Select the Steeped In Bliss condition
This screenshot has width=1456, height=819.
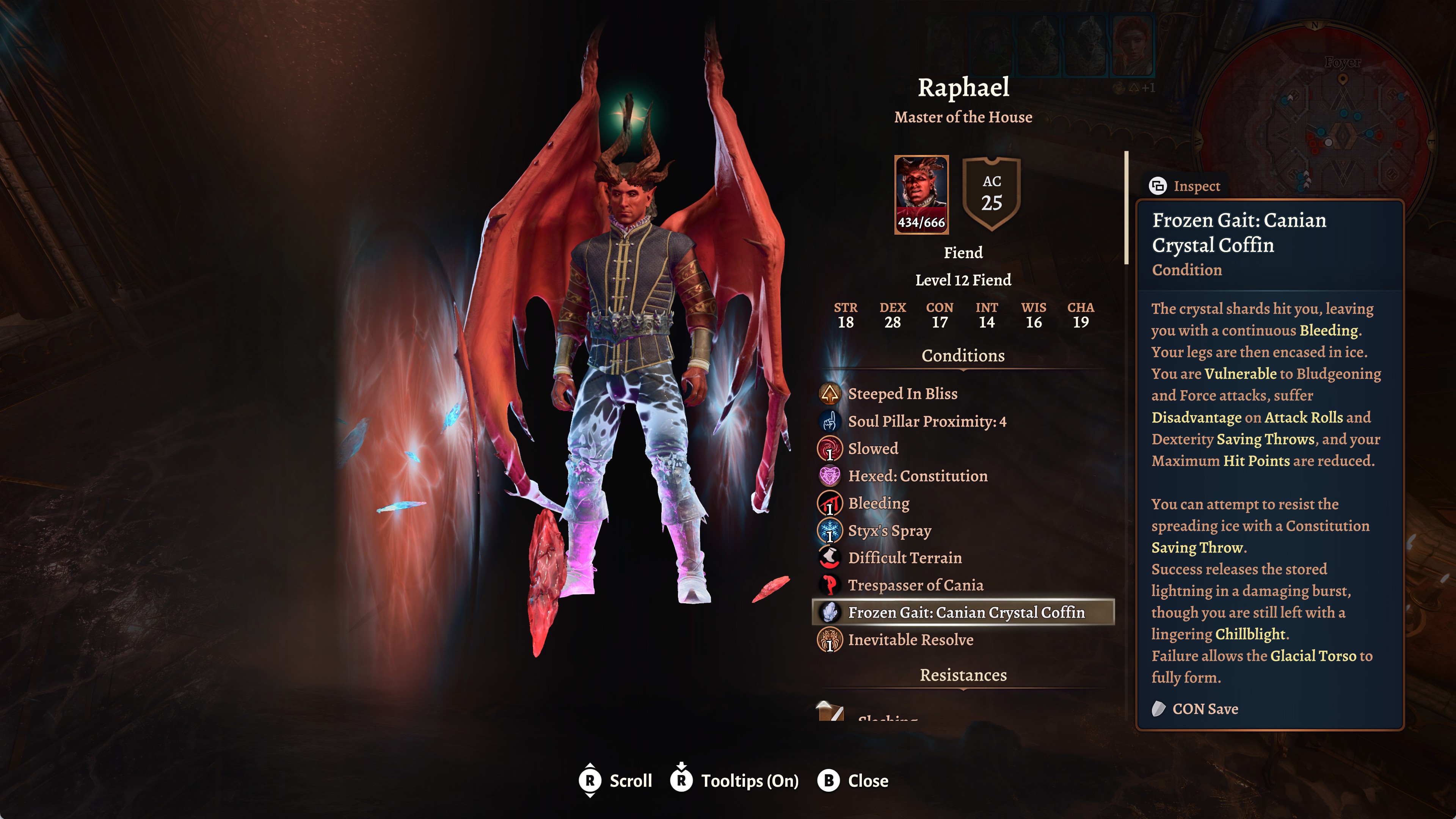902,394
